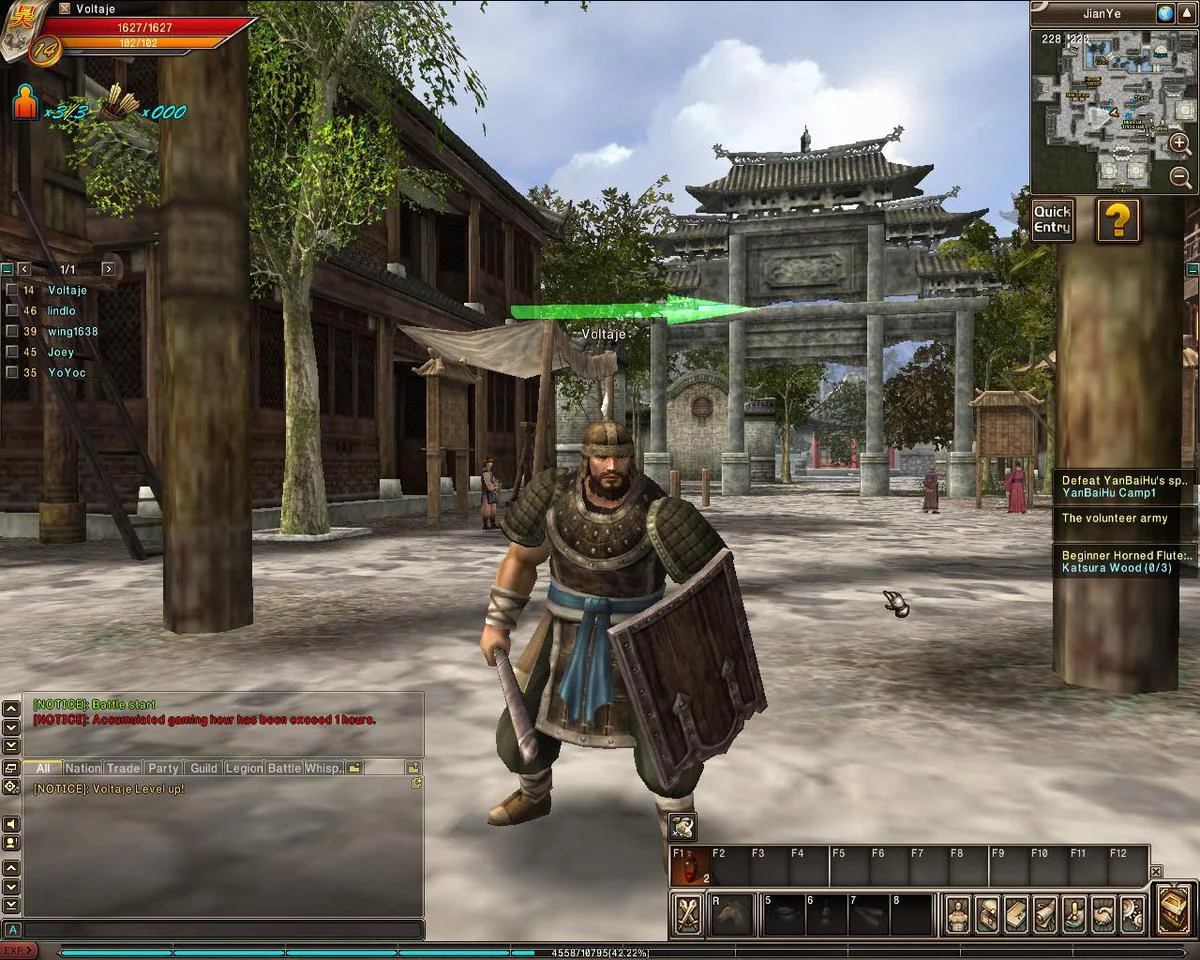This screenshot has width=1200, height=960.
Task: Open the treasure chest inventory icon
Action: coord(987,914)
